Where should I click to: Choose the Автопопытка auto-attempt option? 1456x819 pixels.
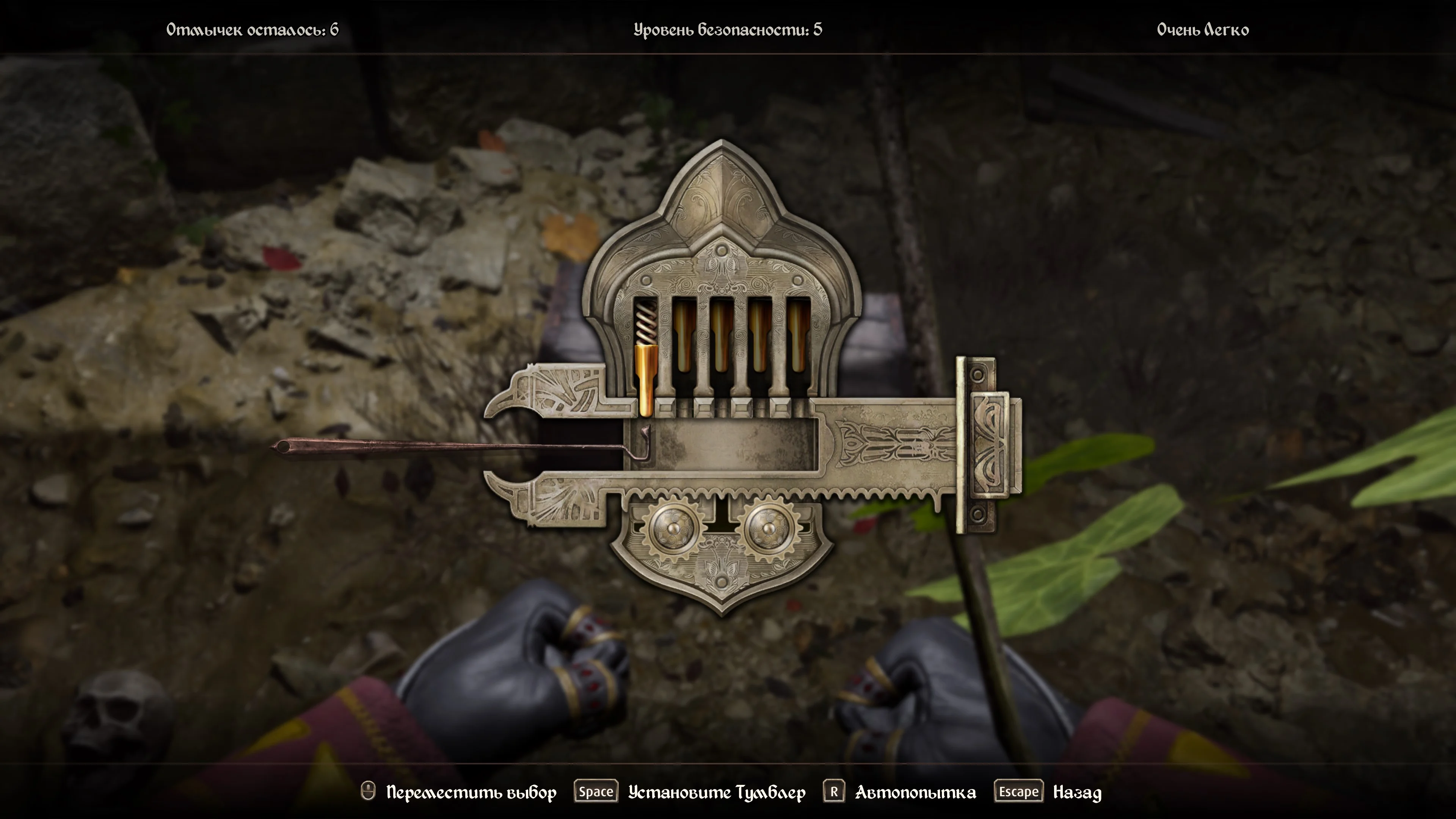[915, 792]
